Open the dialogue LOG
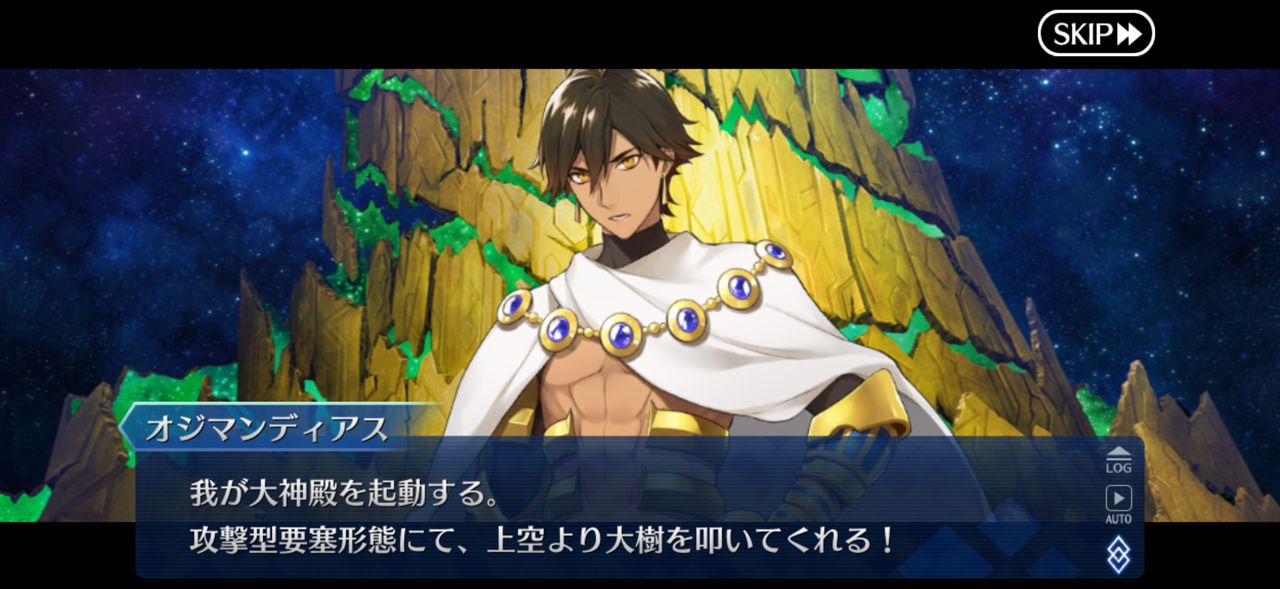Image resolution: width=1280 pixels, height=589 pixels. point(1118,459)
